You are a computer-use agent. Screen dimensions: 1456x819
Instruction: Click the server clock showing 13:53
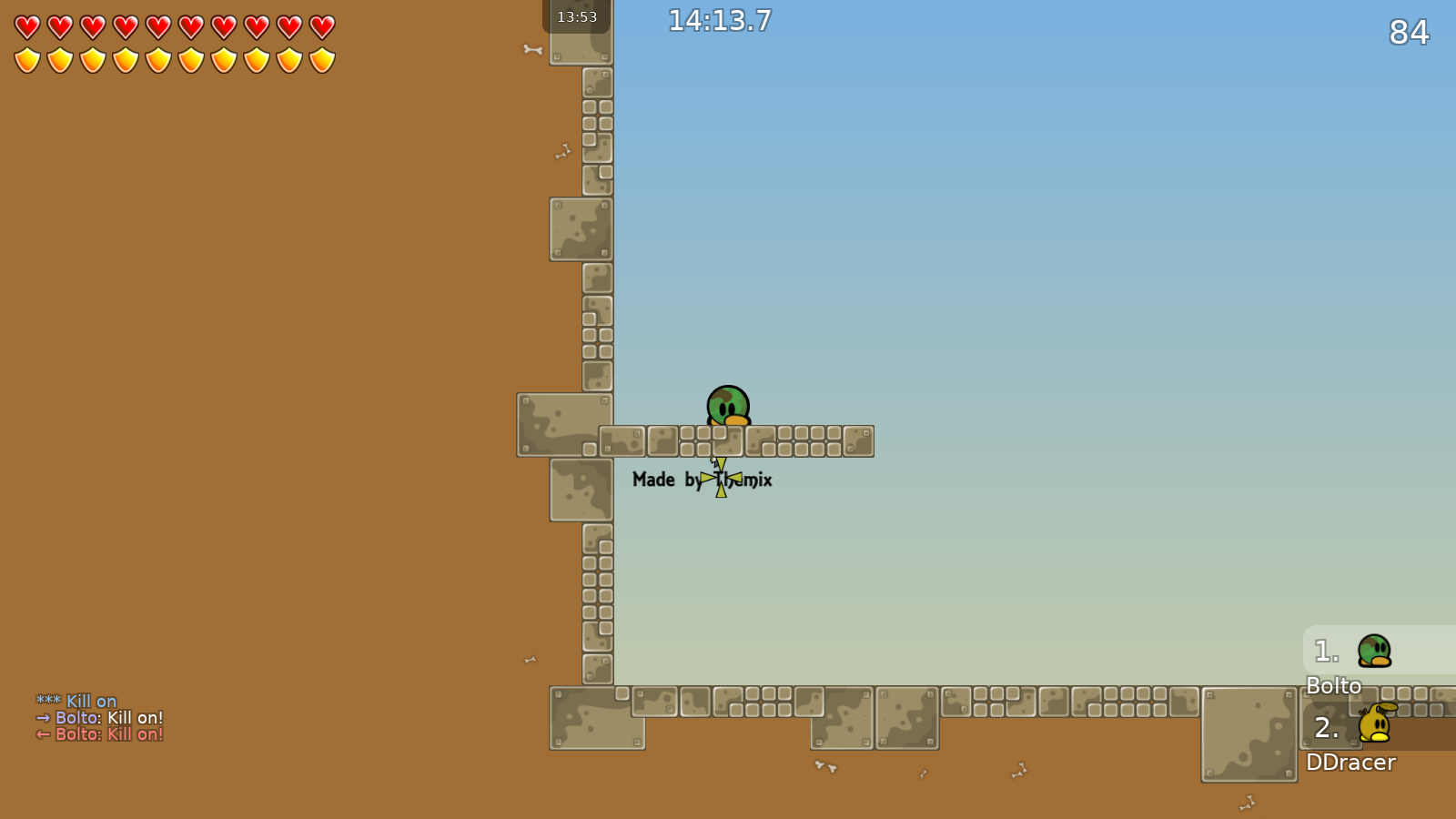[576, 15]
